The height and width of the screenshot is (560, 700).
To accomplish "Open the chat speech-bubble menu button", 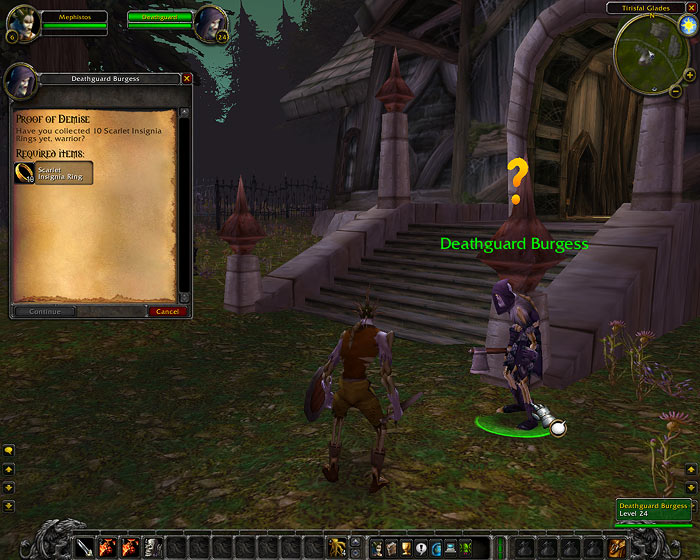I will (x=8, y=451).
